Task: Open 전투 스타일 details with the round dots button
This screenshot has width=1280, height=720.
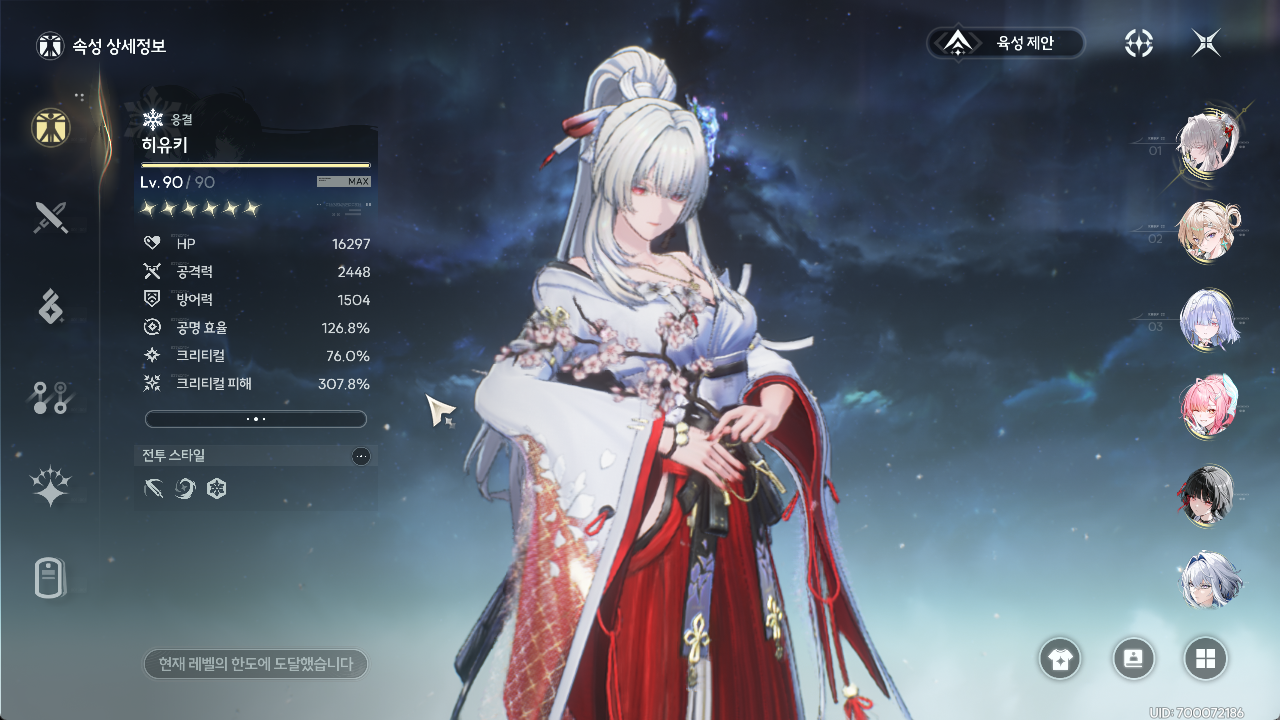Action: (x=361, y=456)
